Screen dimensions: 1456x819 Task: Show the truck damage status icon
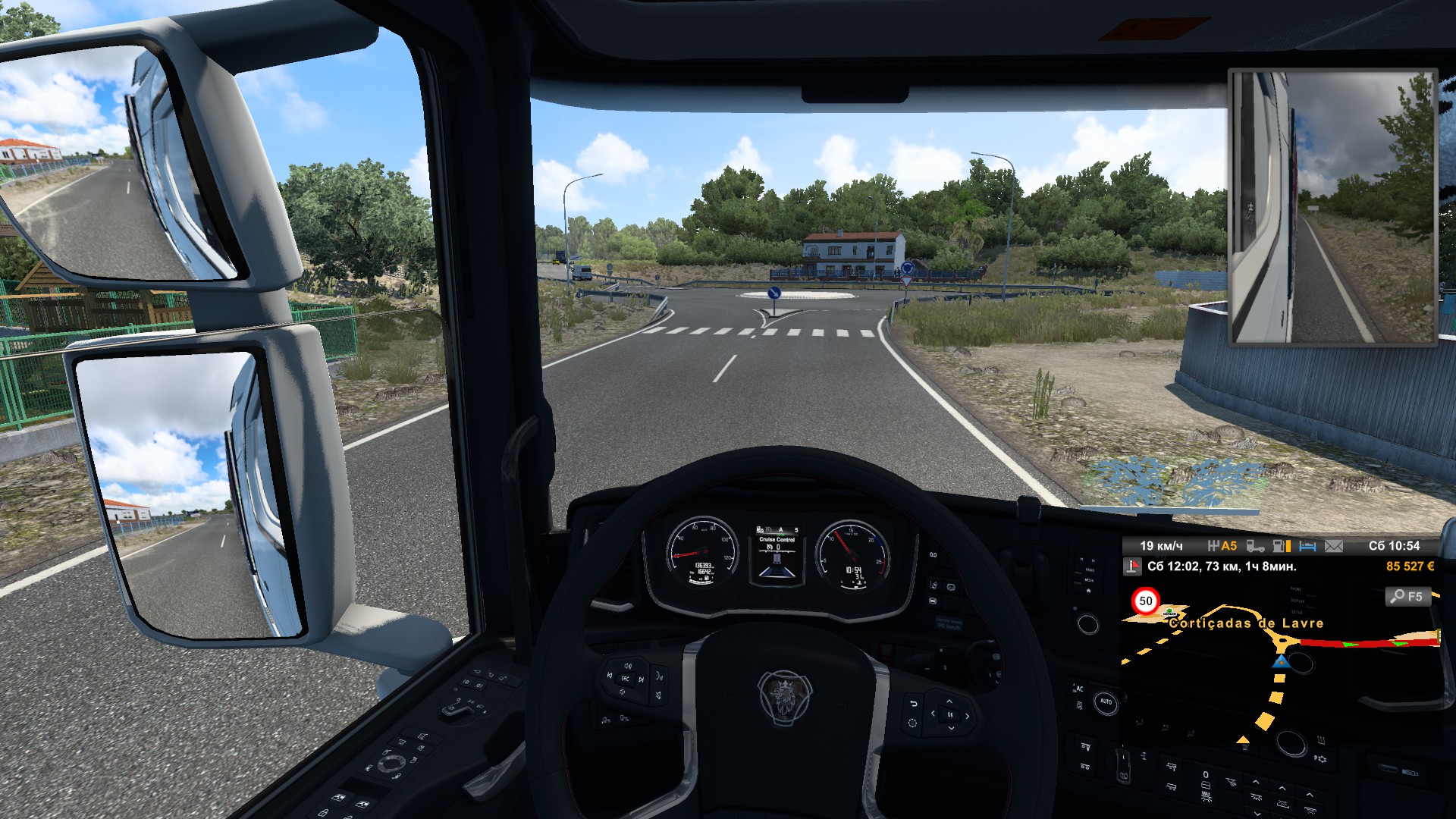tap(1255, 546)
